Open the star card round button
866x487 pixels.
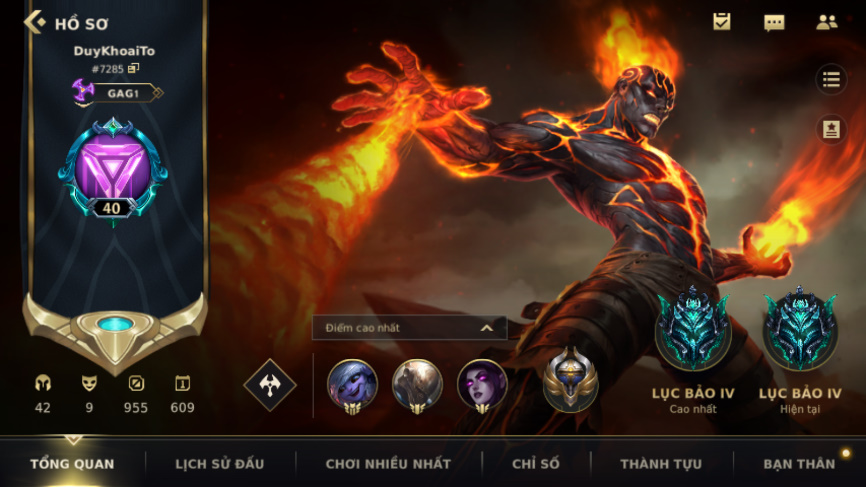pos(831,129)
